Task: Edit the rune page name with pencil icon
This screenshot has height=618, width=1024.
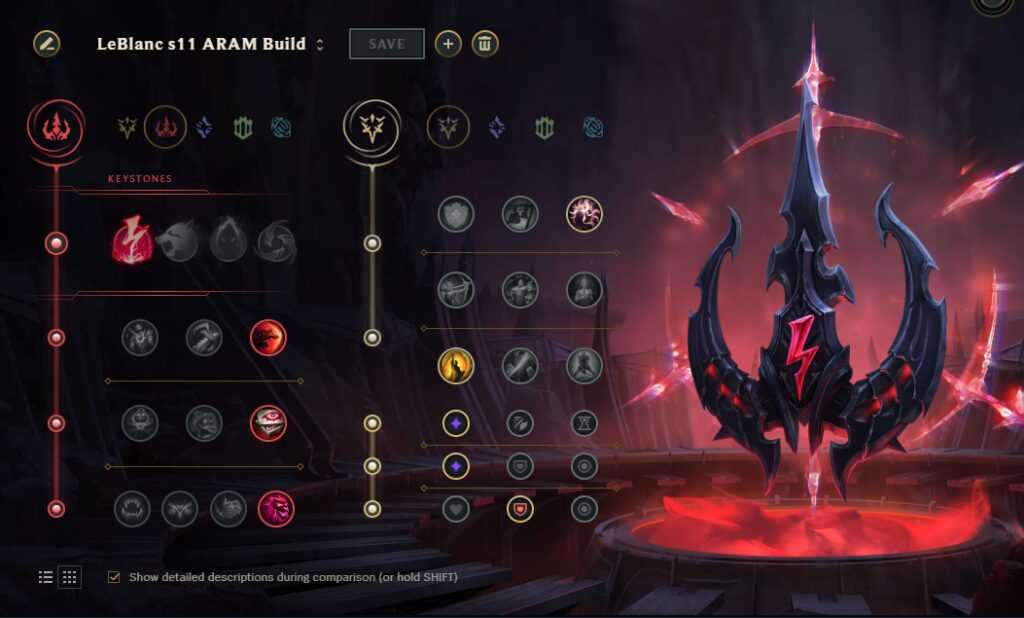Action: coord(47,44)
